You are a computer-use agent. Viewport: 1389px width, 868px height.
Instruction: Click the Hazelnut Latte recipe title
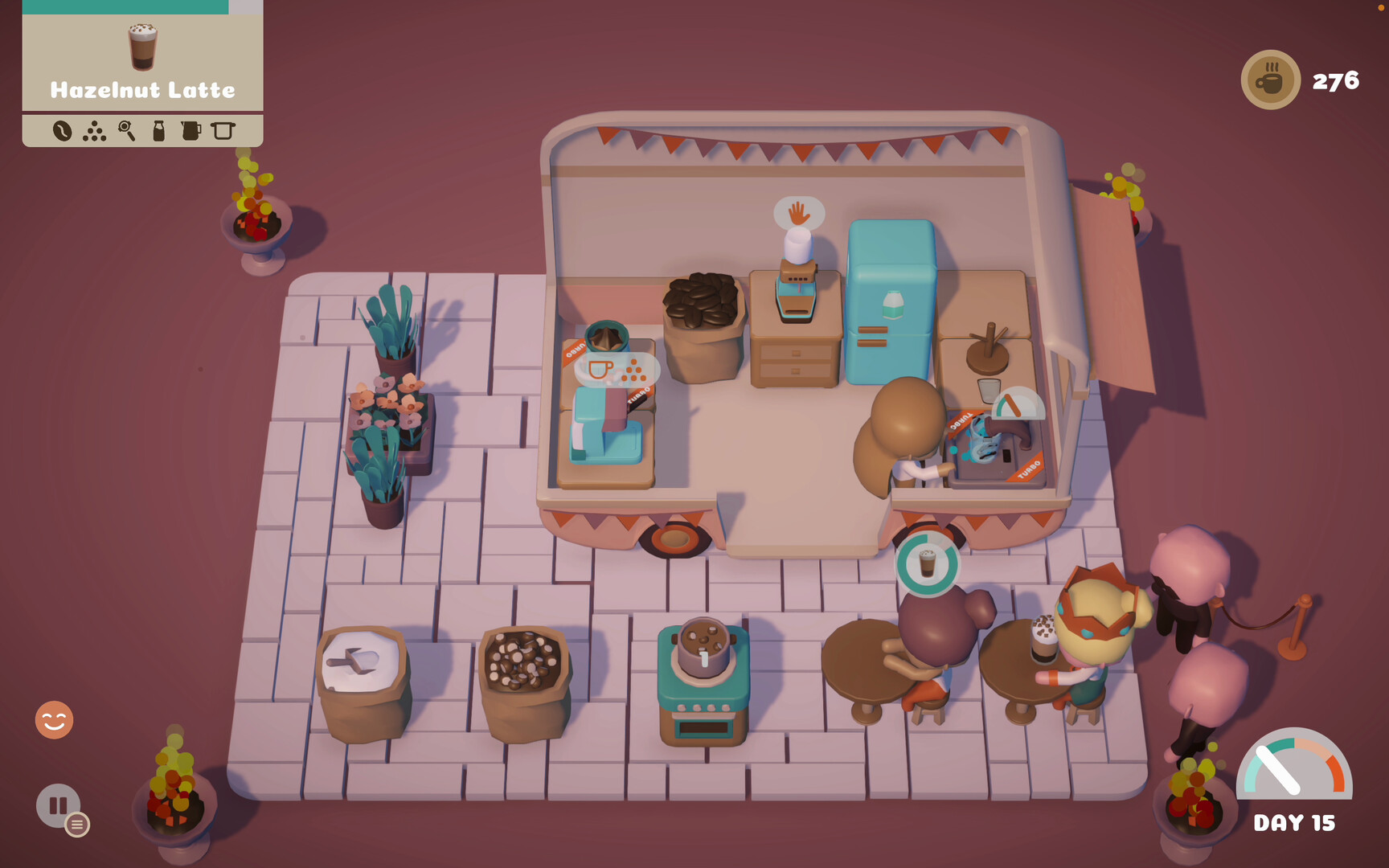pyautogui.click(x=141, y=90)
